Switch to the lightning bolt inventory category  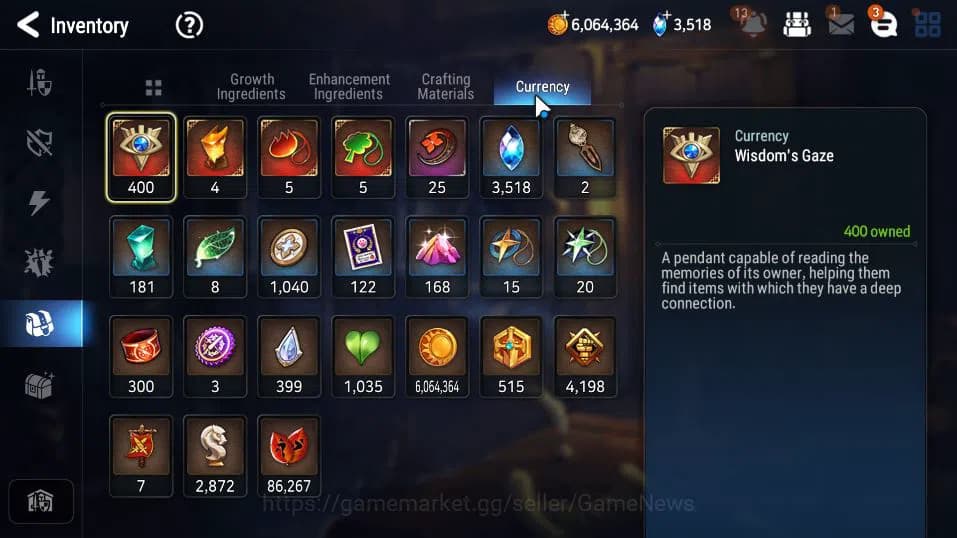[39, 203]
